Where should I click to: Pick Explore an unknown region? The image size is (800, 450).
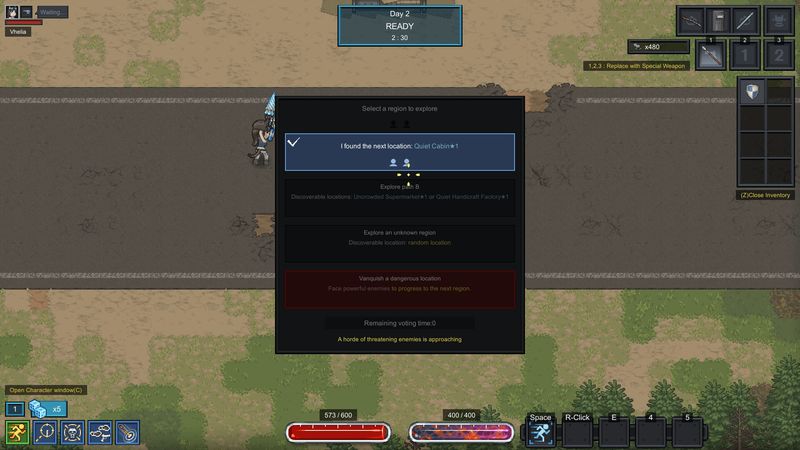point(400,237)
